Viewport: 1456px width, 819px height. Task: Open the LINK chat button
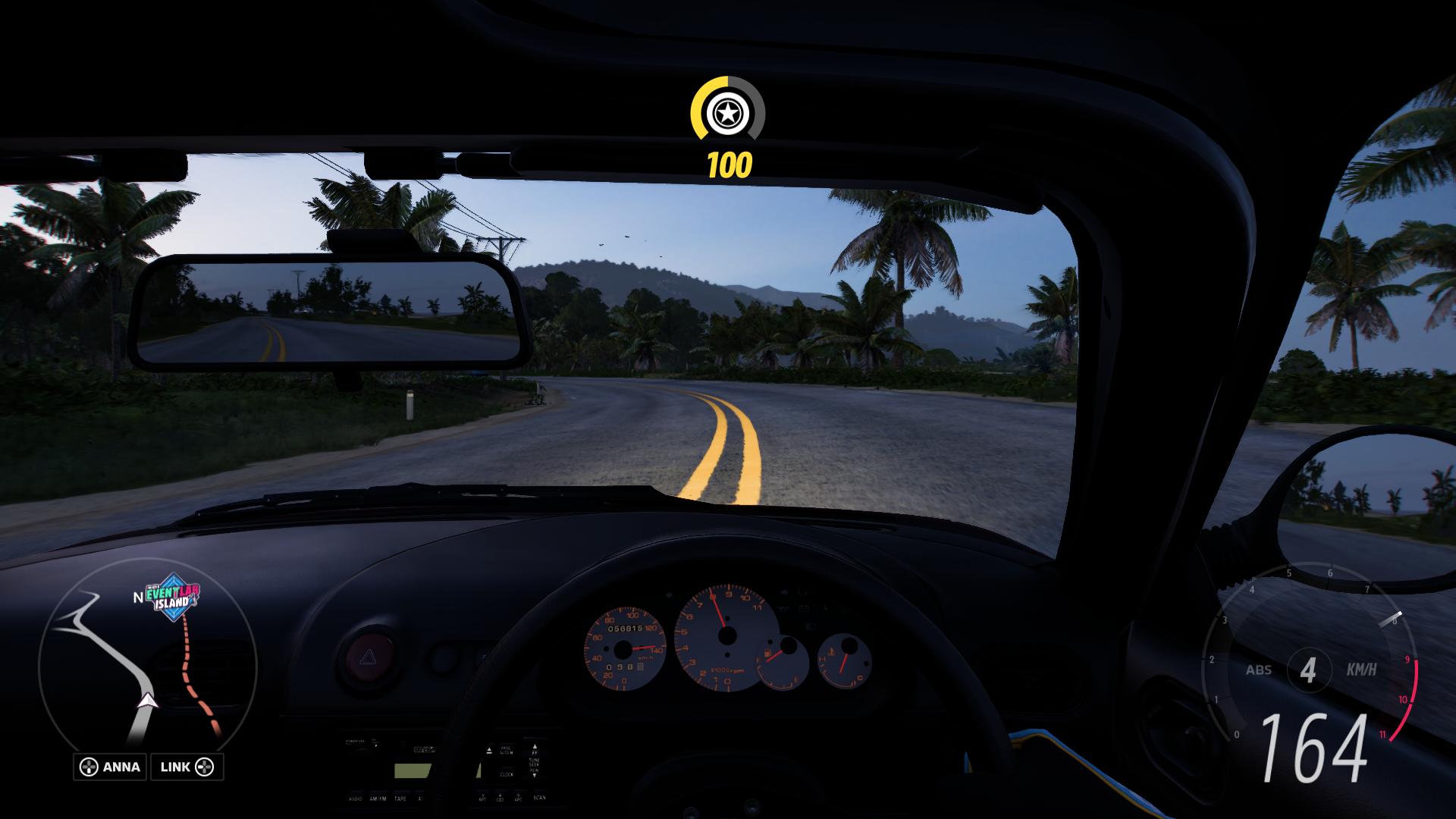(x=187, y=767)
